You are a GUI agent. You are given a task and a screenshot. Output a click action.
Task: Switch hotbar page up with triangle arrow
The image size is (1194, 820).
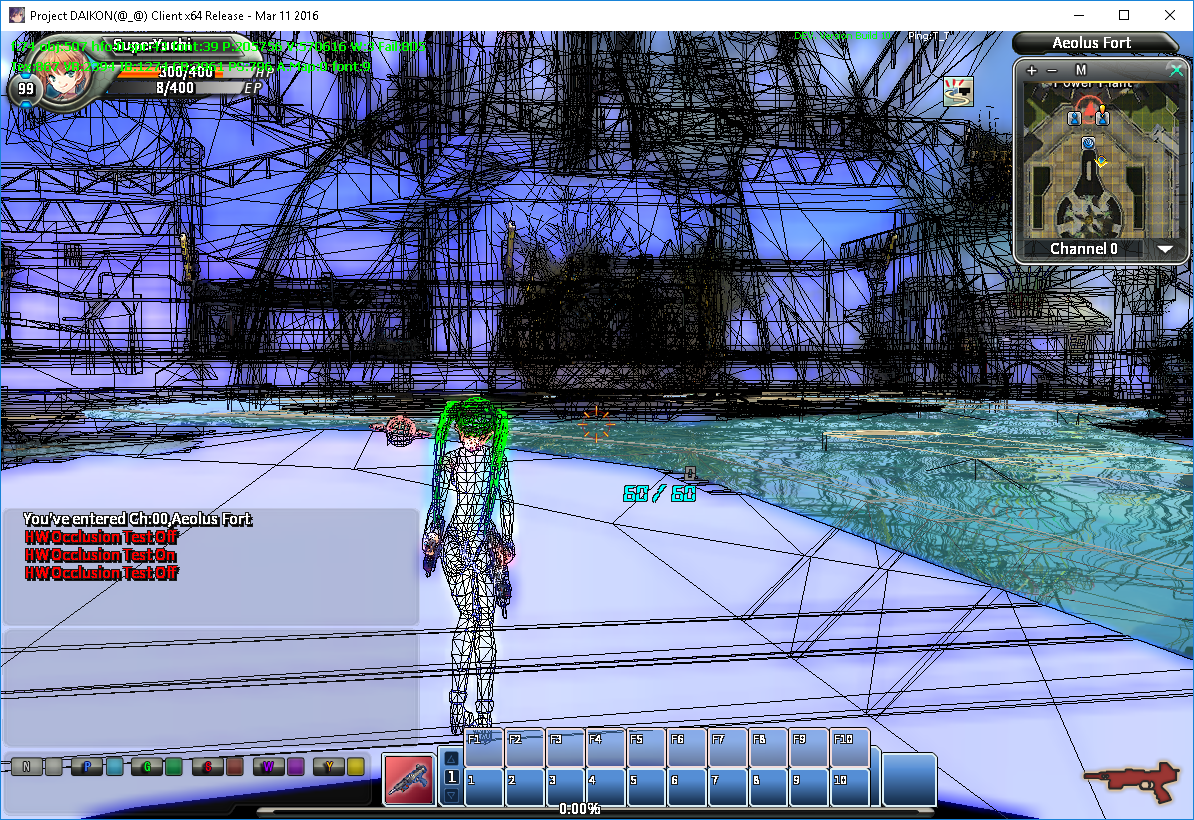(451, 758)
